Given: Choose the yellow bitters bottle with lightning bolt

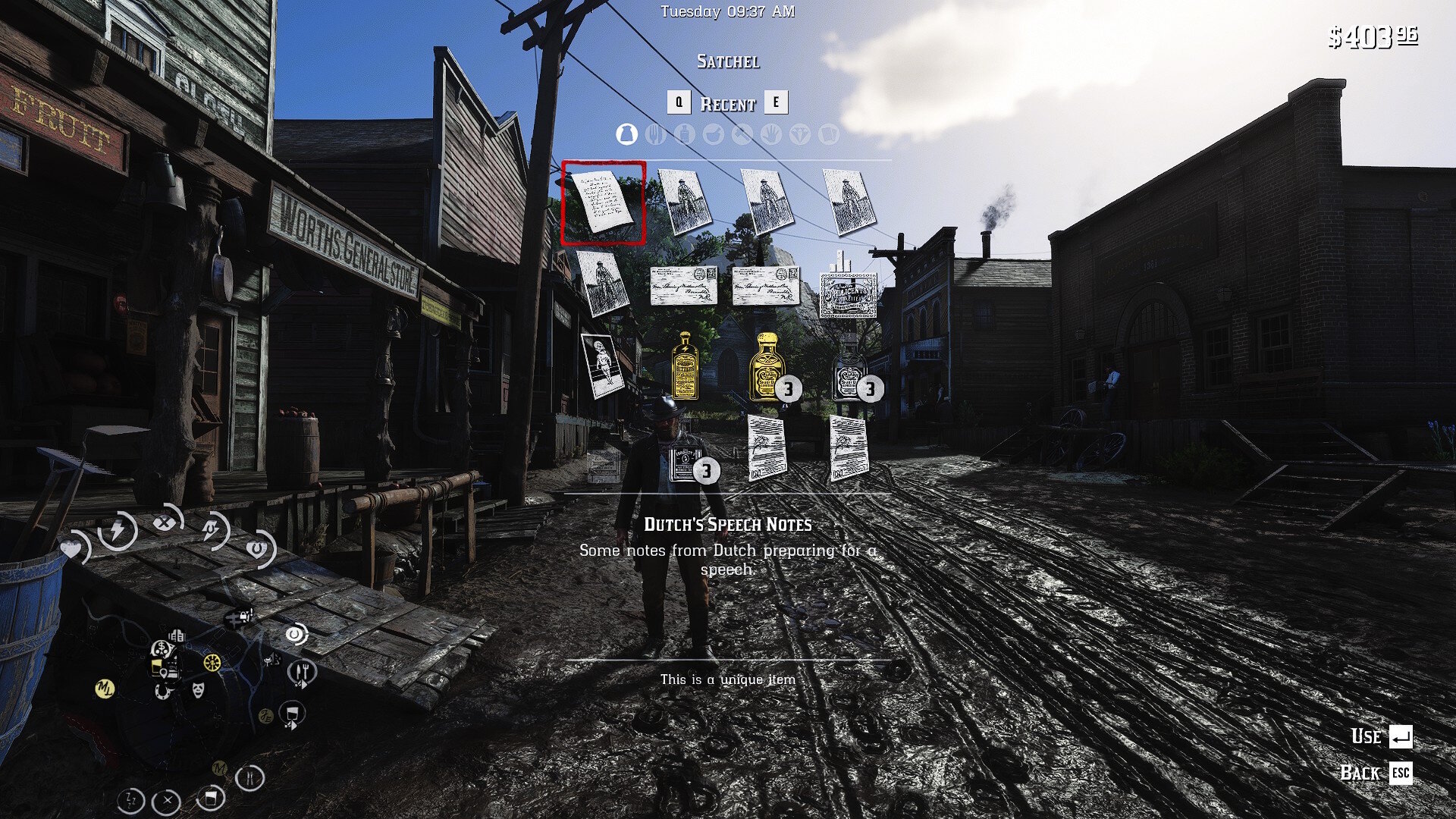Looking at the screenshot, I should pos(685,367).
